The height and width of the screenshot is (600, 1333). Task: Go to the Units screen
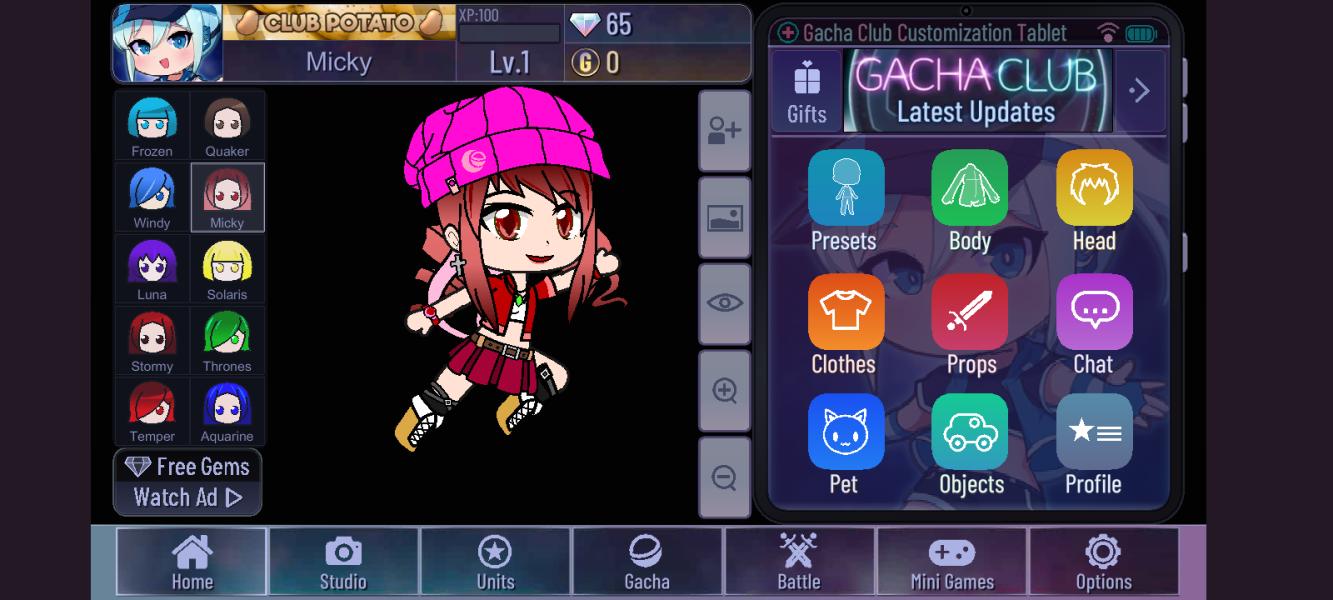[x=495, y=562]
